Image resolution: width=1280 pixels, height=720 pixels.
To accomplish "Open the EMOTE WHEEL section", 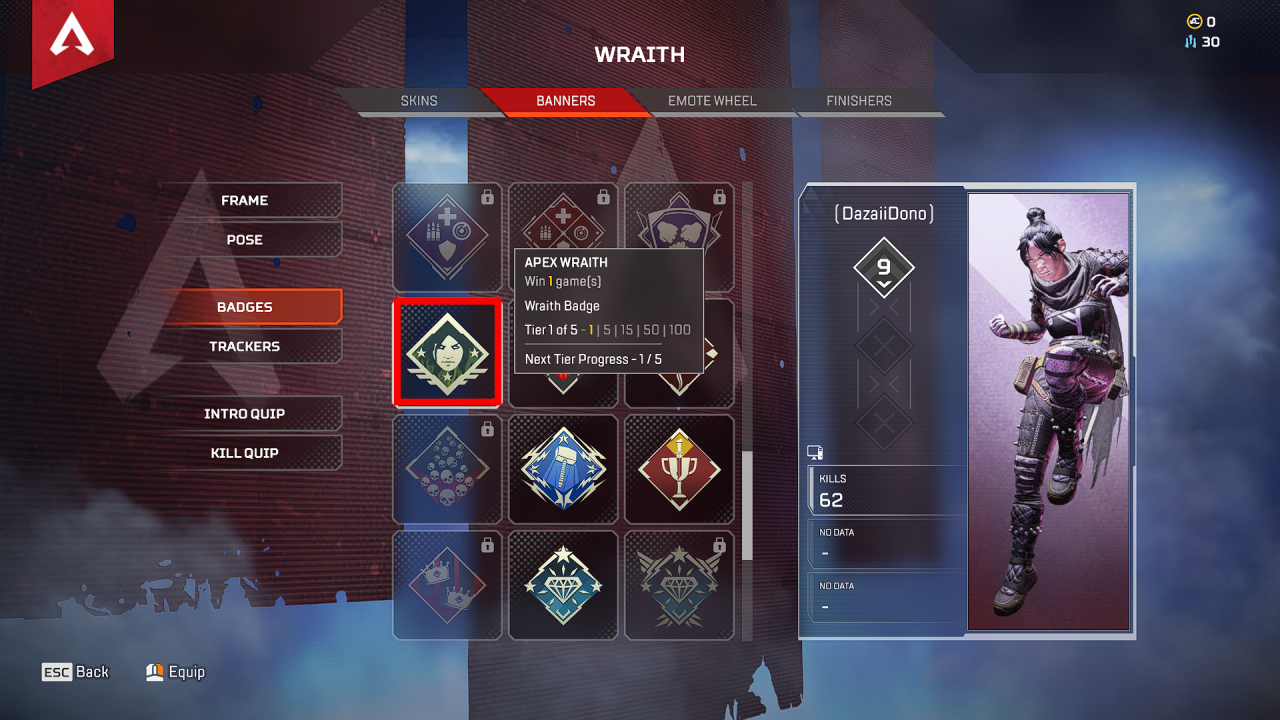I will click(711, 100).
